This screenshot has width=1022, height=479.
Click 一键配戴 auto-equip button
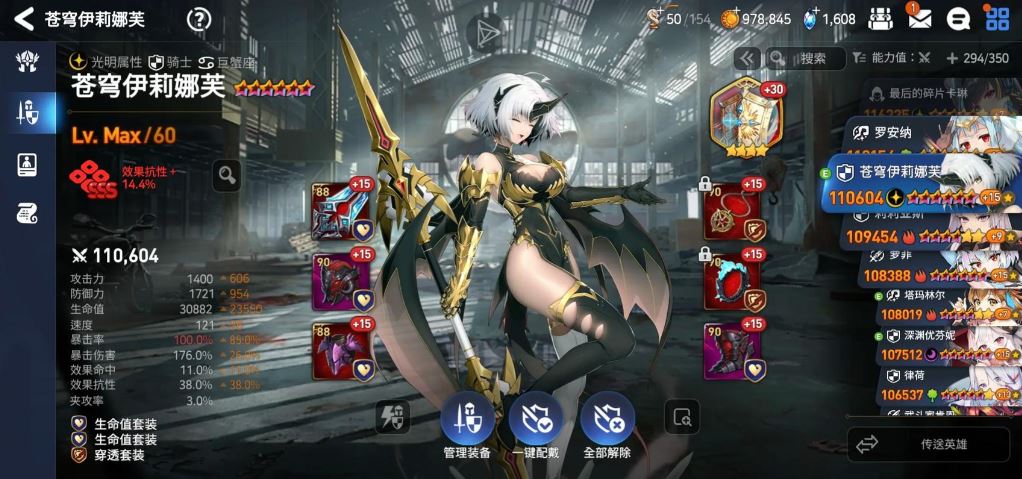(x=535, y=426)
